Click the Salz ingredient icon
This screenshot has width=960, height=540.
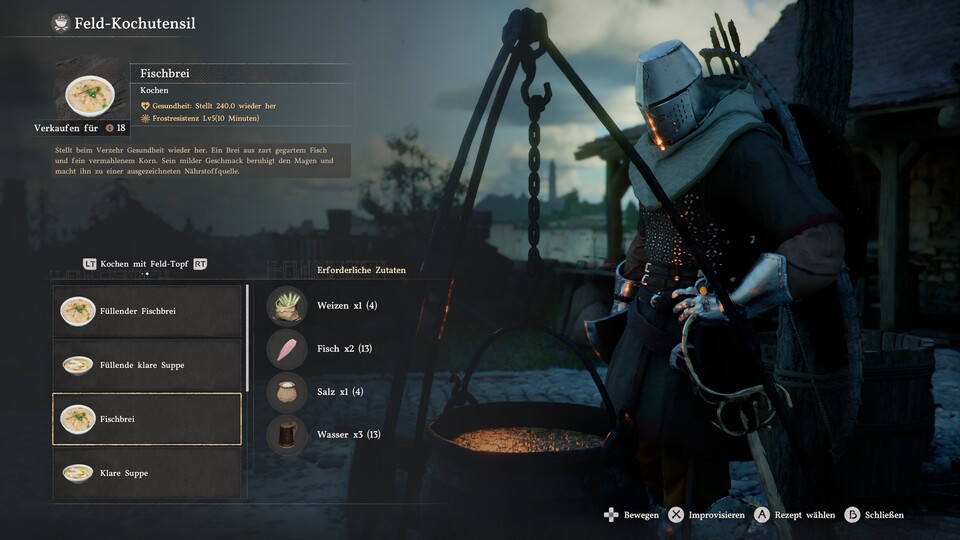pyautogui.click(x=287, y=392)
